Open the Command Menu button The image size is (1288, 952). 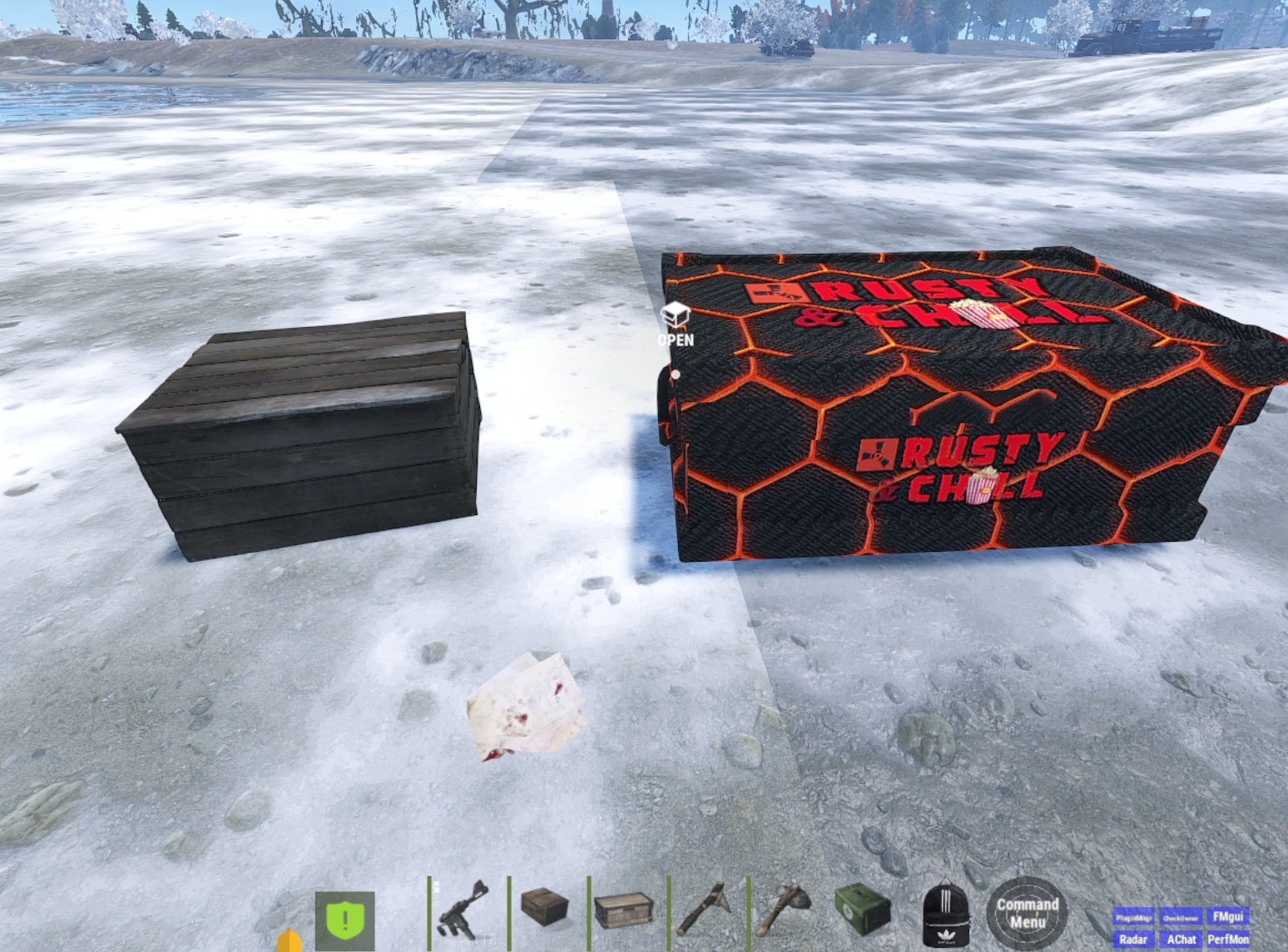1027,913
